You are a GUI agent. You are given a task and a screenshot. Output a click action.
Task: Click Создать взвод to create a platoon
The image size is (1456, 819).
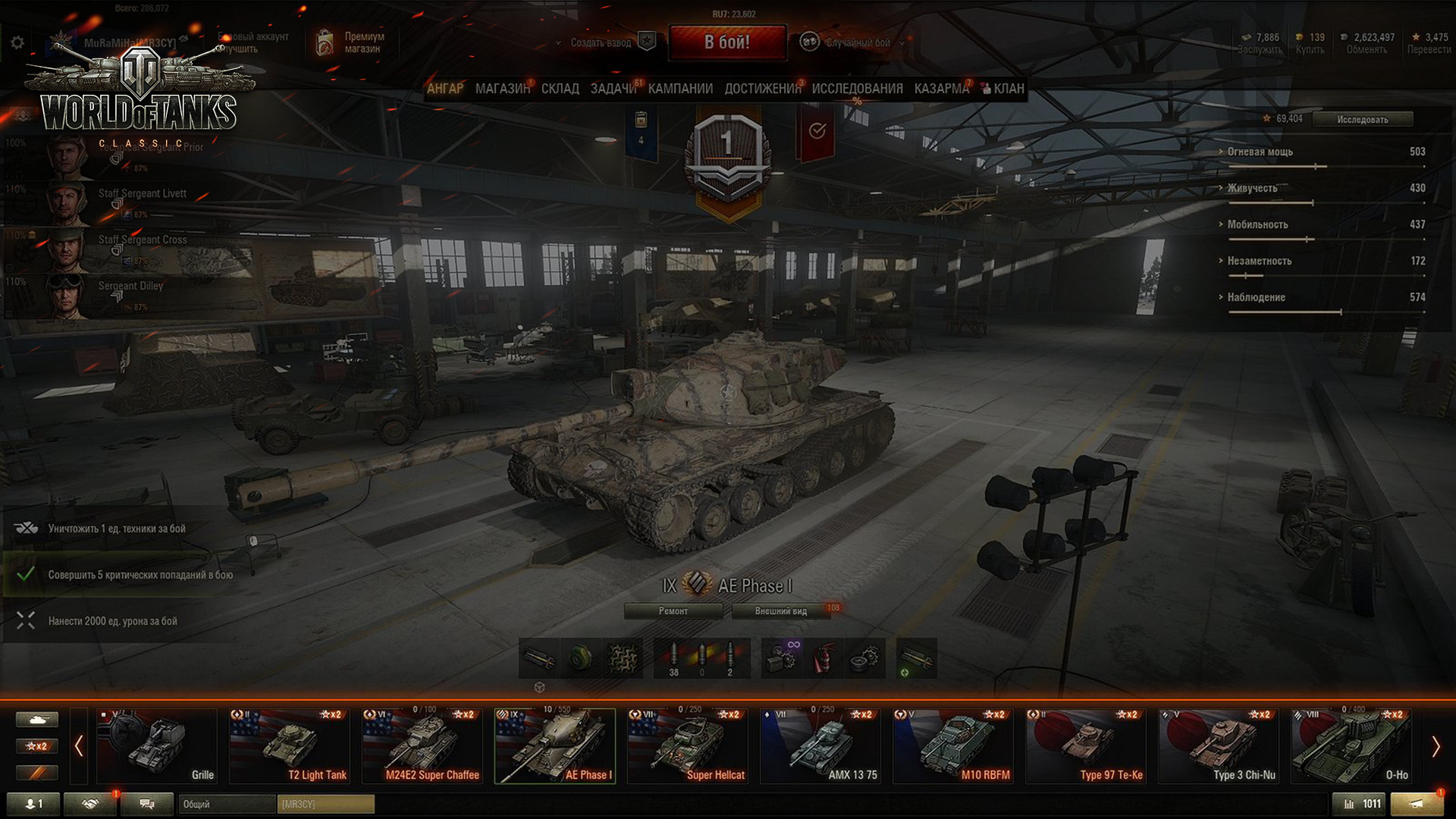(x=601, y=42)
